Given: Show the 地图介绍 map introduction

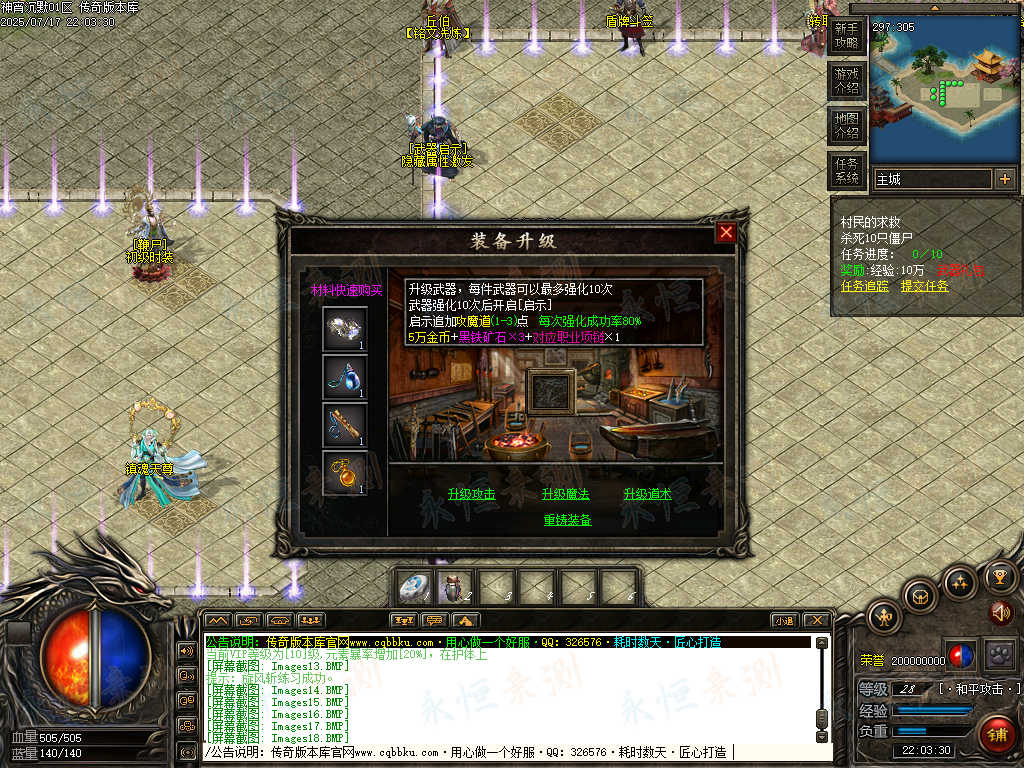Looking at the screenshot, I should click(846, 125).
